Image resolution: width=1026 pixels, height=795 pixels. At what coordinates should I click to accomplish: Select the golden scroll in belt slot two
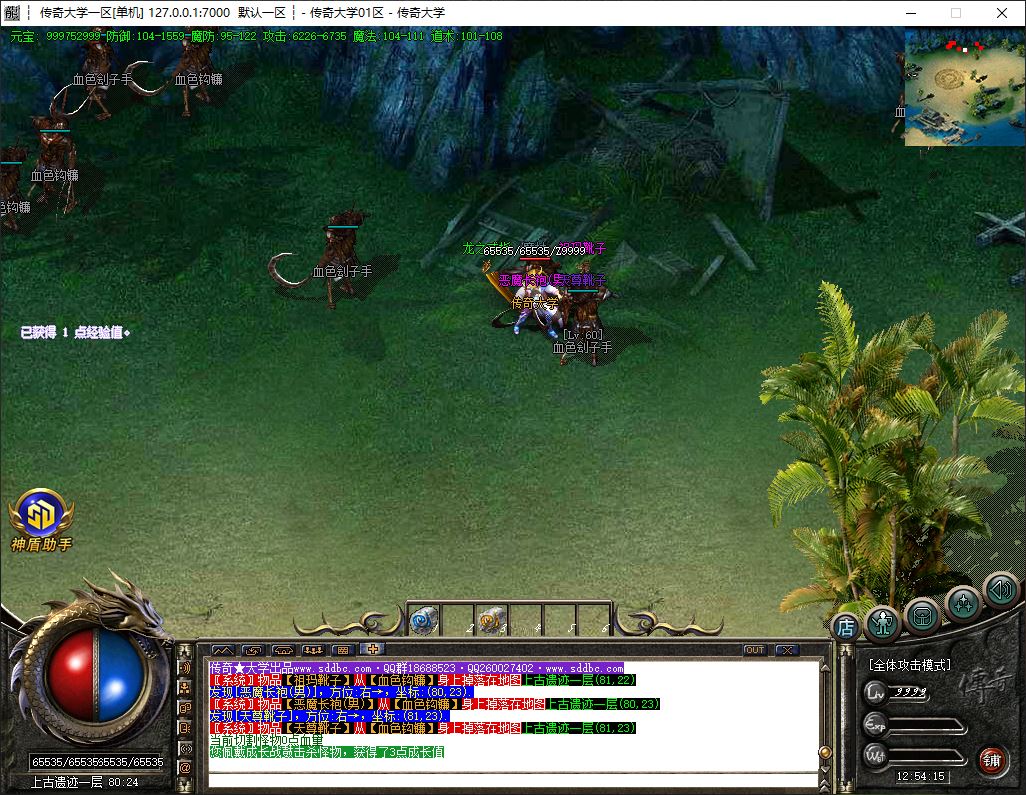[489, 620]
